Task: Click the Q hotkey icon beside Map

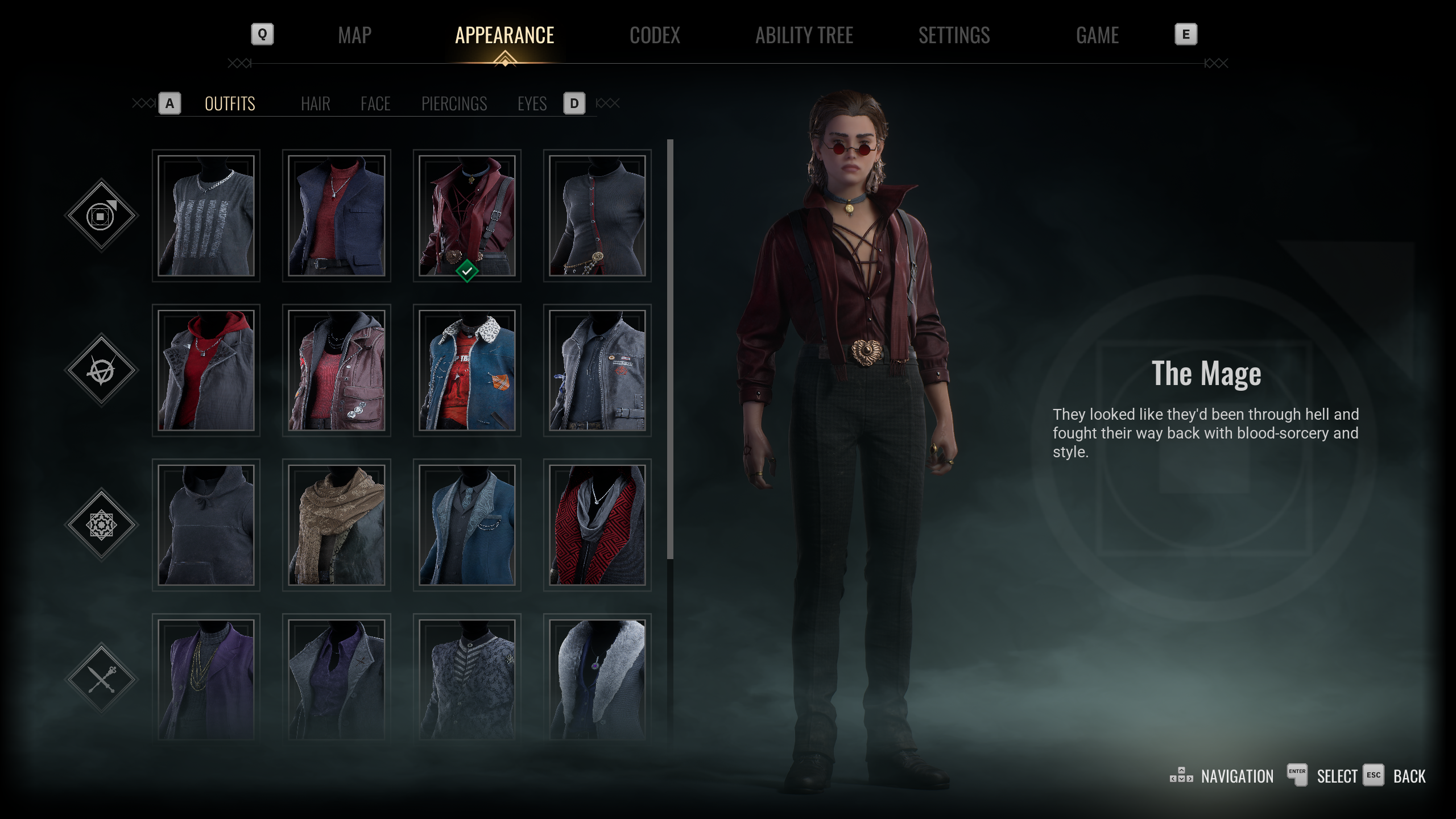Action: coord(262,35)
